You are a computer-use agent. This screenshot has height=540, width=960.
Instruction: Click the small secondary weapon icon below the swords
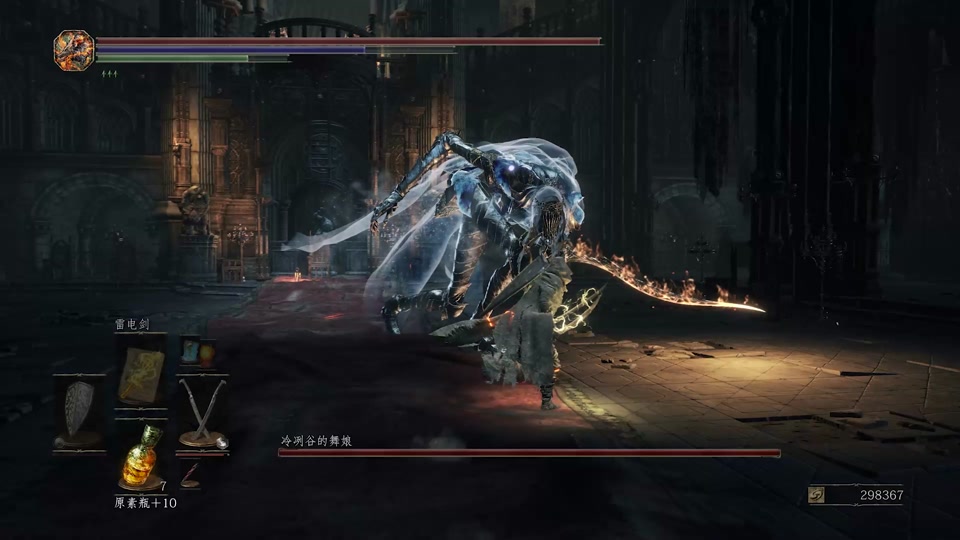pos(189,474)
